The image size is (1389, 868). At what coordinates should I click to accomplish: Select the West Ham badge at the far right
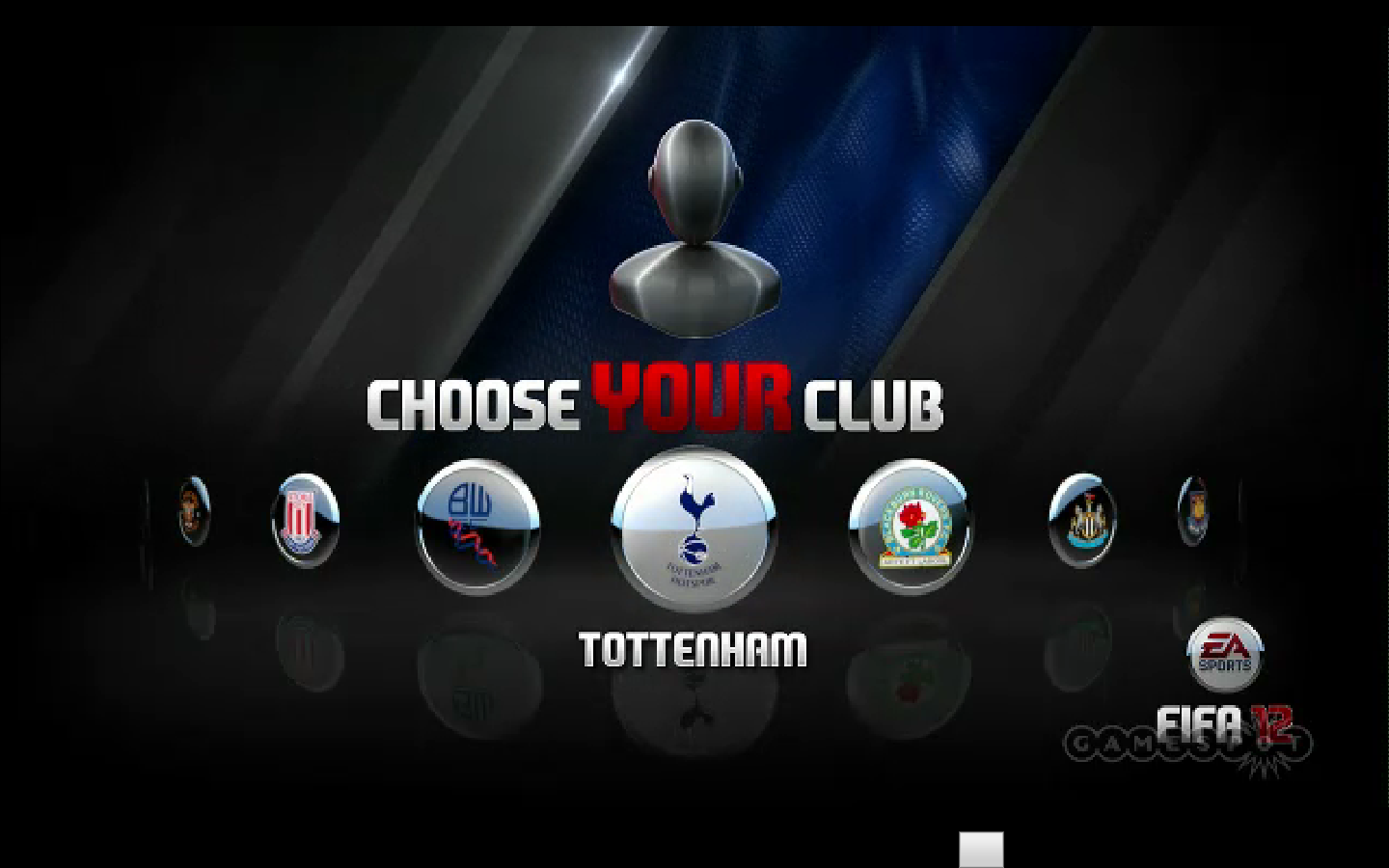[1193, 511]
